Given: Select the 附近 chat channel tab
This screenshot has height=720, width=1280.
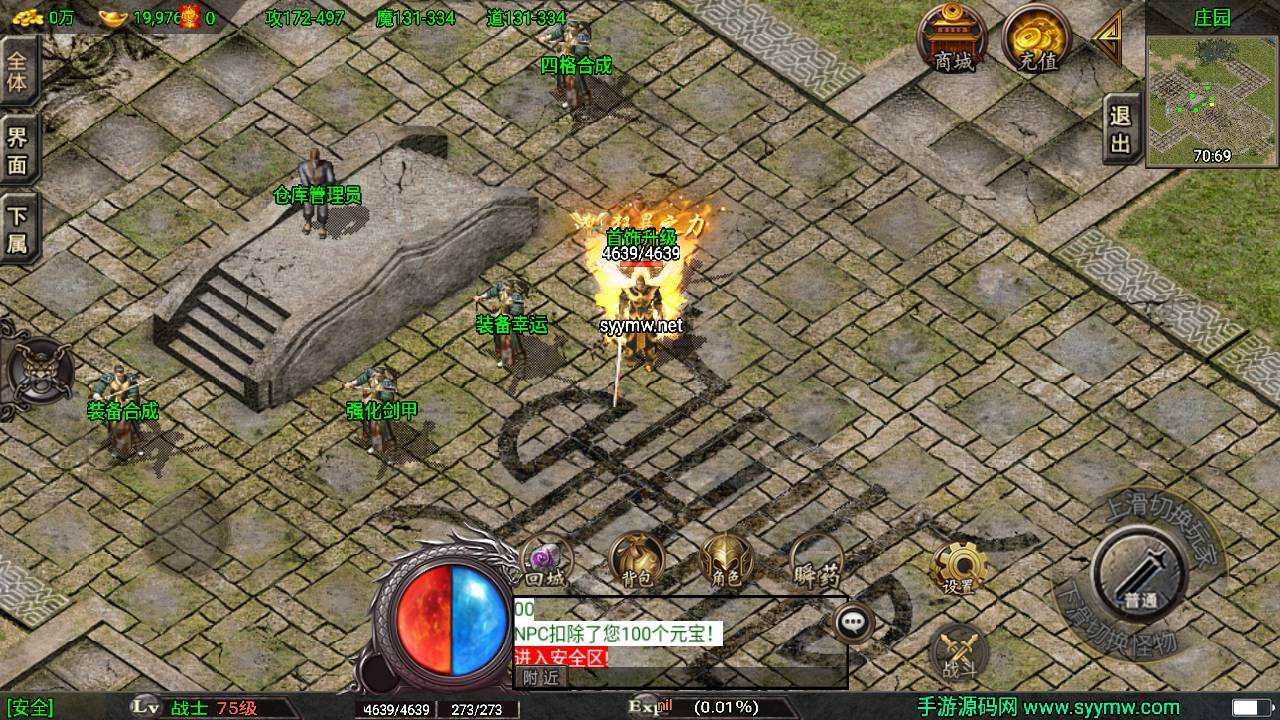Looking at the screenshot, I should pos(541,677).
